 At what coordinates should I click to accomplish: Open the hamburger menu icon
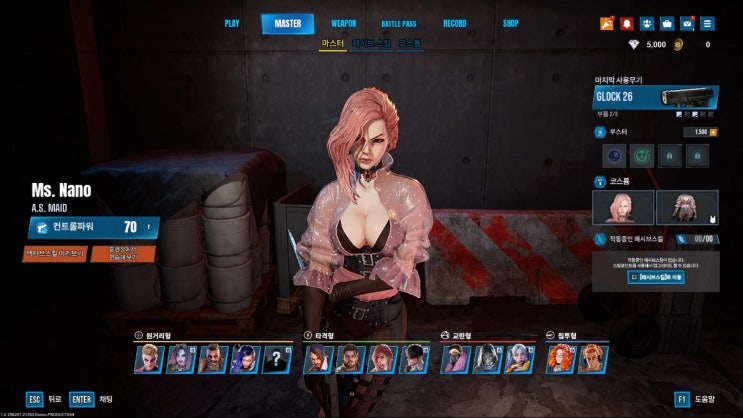click(x=707, y=23)
